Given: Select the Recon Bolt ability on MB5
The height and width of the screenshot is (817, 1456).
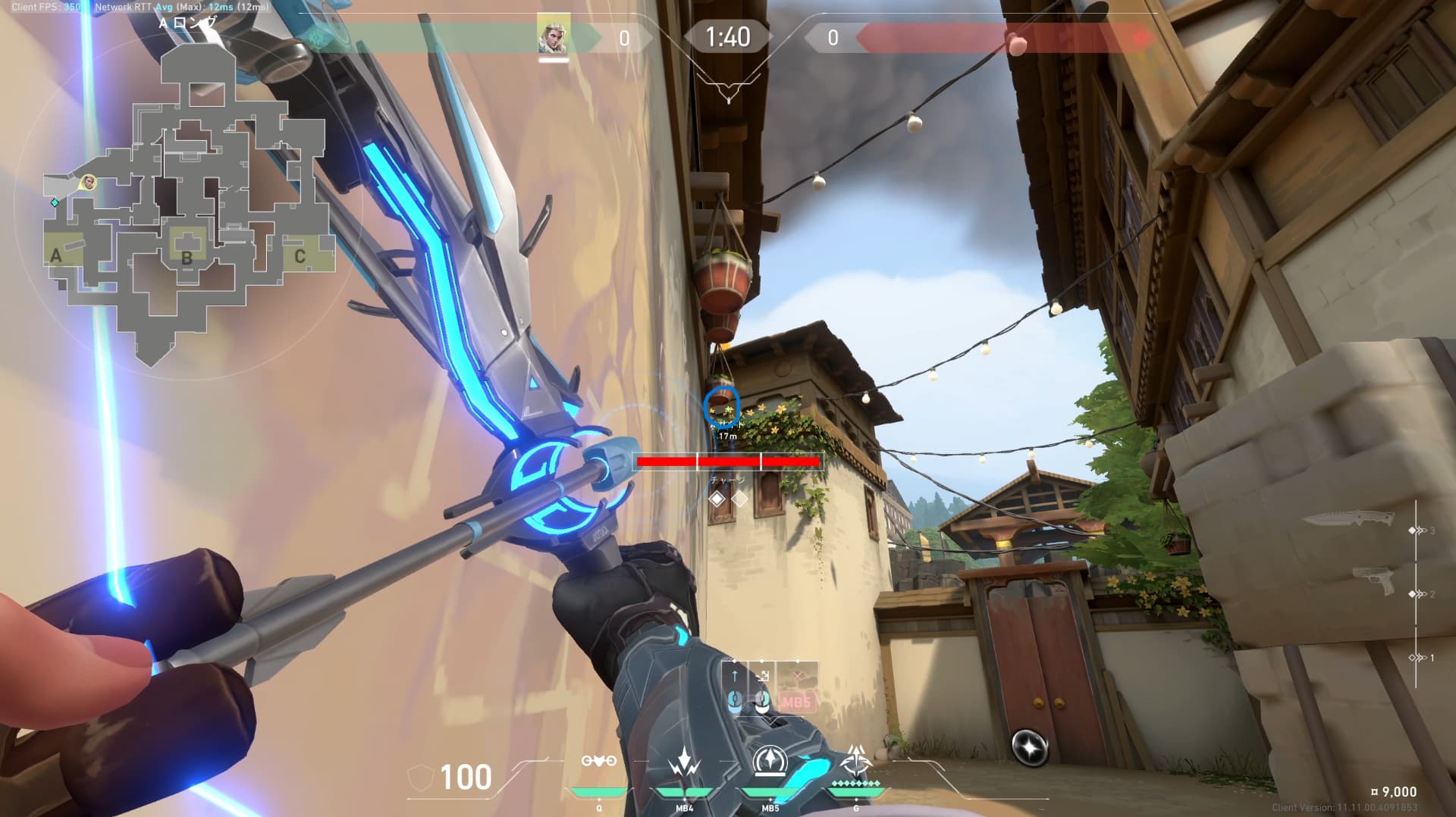Looking at the screenshot, I should click(769, 762).
